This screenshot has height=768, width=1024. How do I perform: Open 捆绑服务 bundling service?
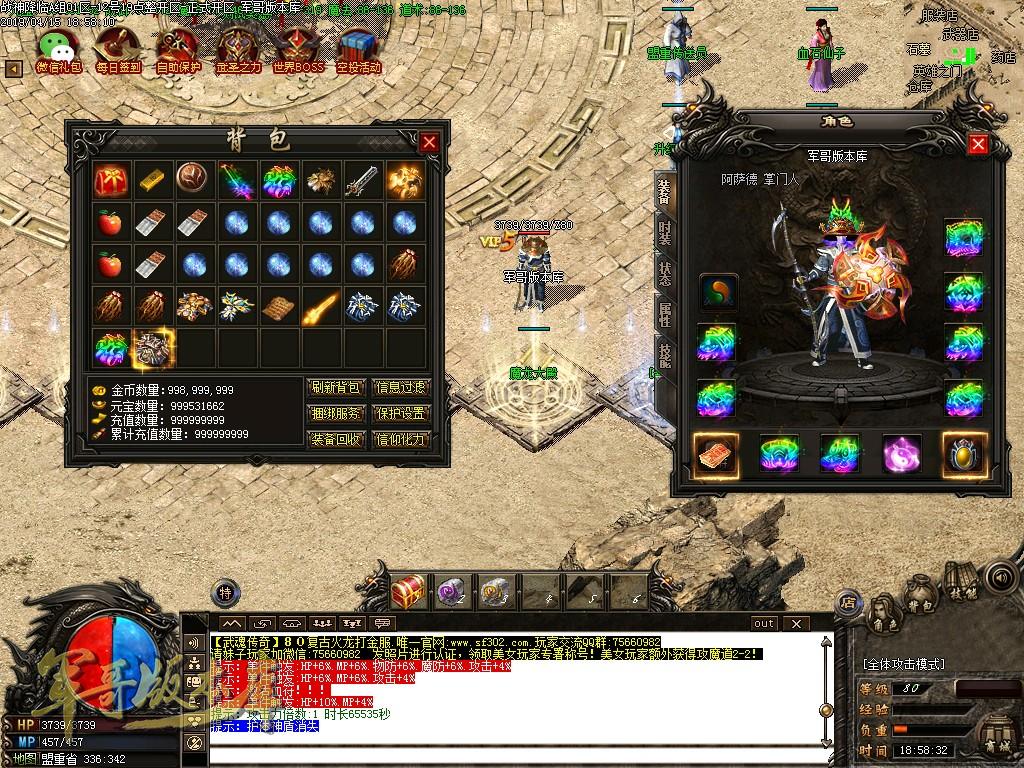pyautogui.click(x=335, y=413)
